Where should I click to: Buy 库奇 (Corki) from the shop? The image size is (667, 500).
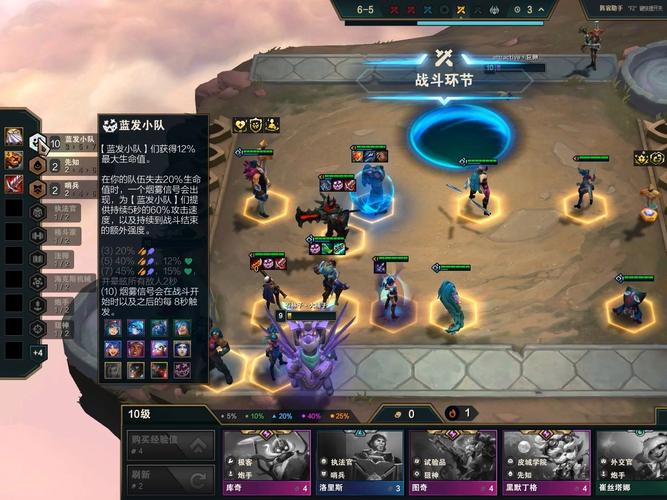click(268, 462)
